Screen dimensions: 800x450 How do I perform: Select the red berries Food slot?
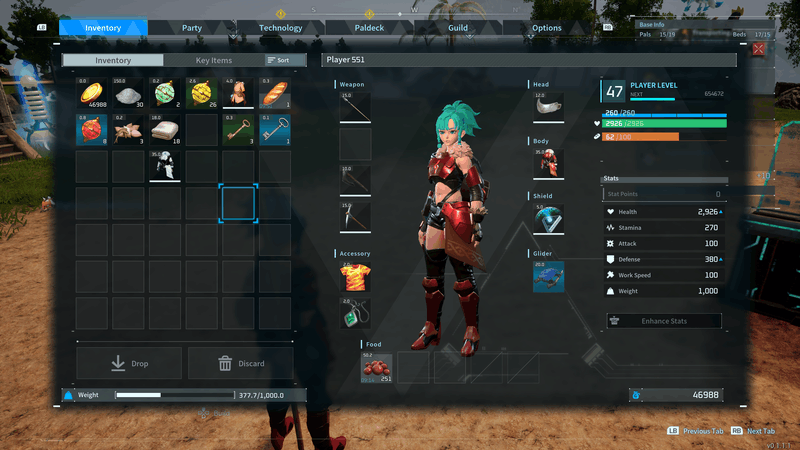coord(377,367)
